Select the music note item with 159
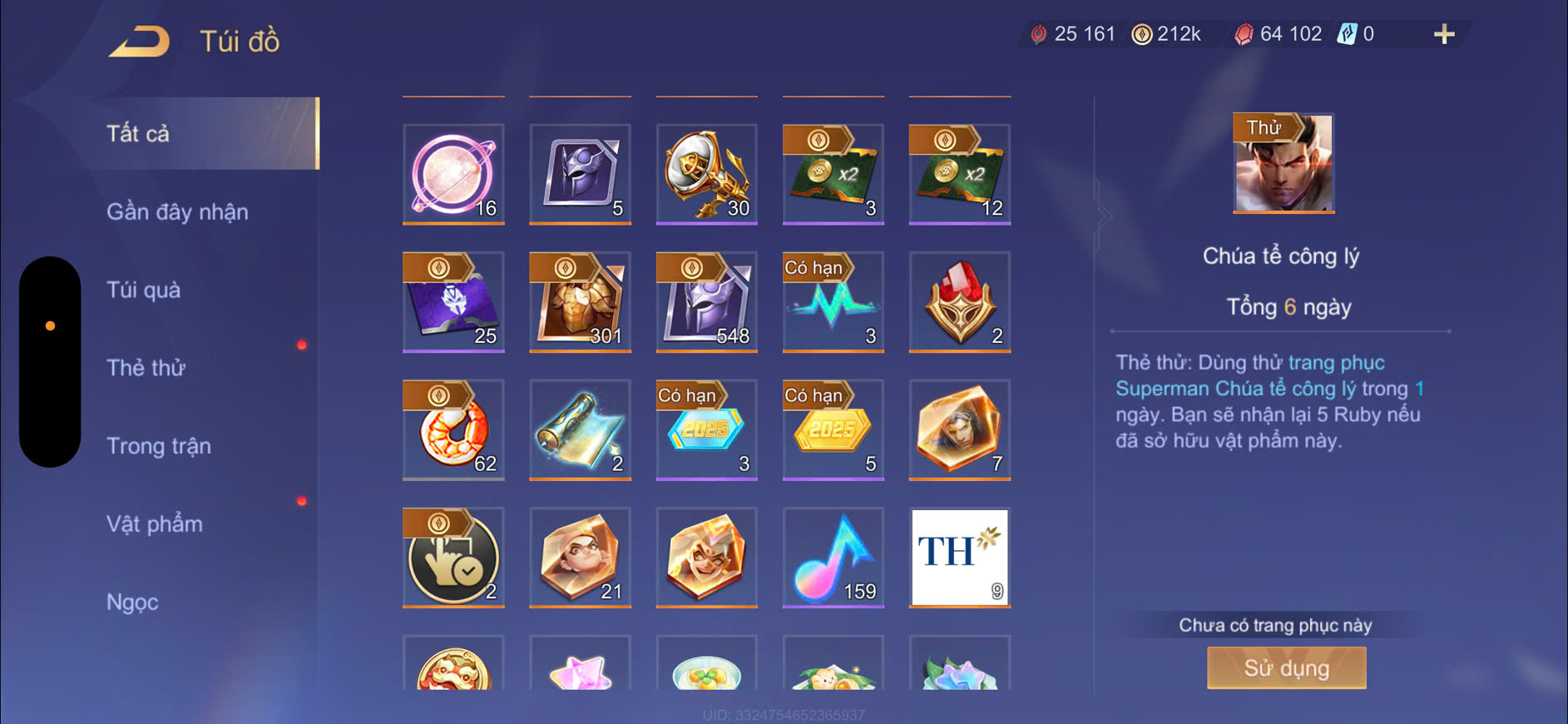Viewport: 1568px width, 724px height. click(x=833, y=558)
